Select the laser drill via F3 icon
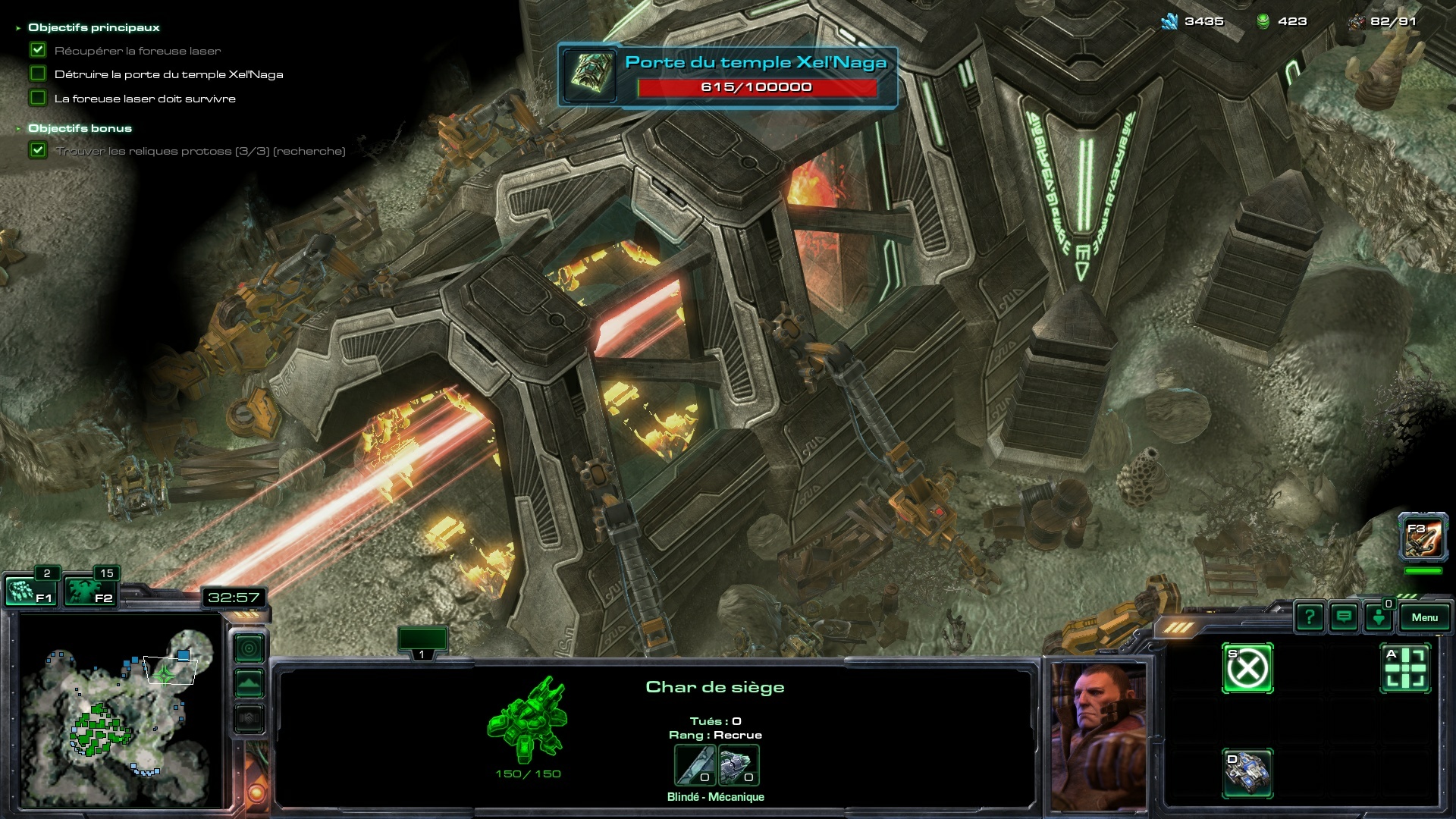The image size is (1456, 819). pyautogui.click(x=1423, y=538)
